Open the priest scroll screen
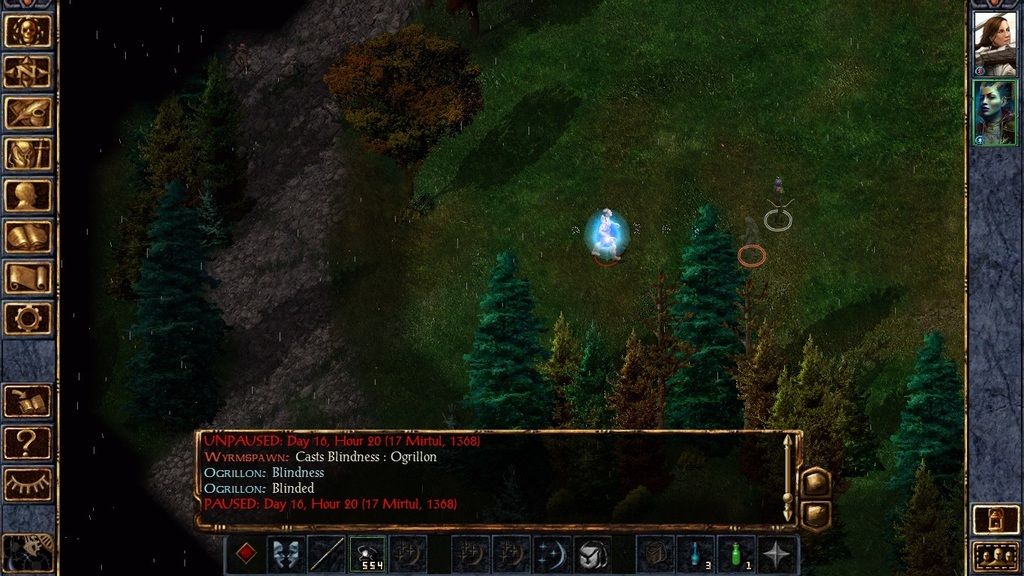 coord(28,277)
